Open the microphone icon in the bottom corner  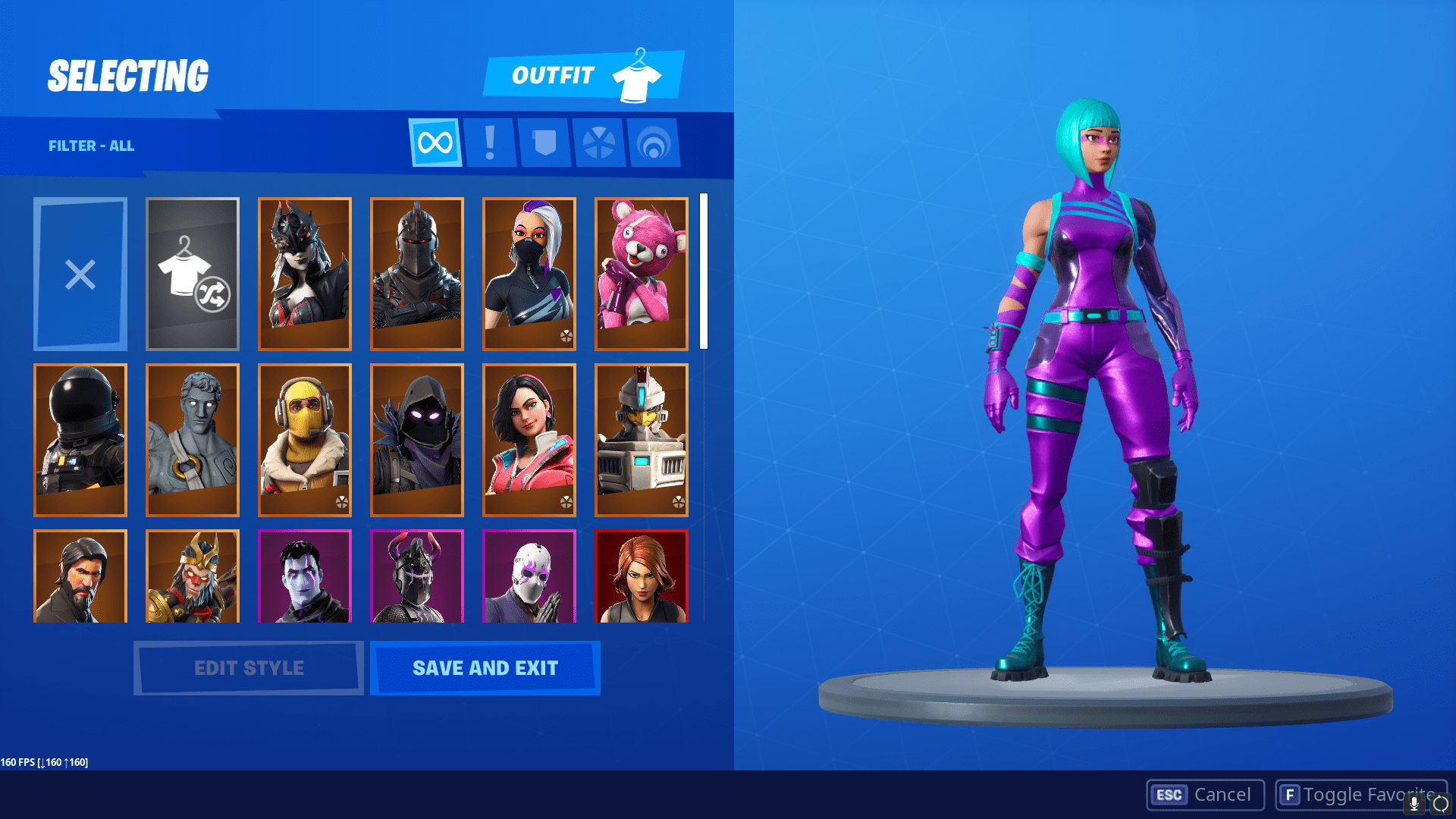pyautogui.click(x=1413, y=802)
